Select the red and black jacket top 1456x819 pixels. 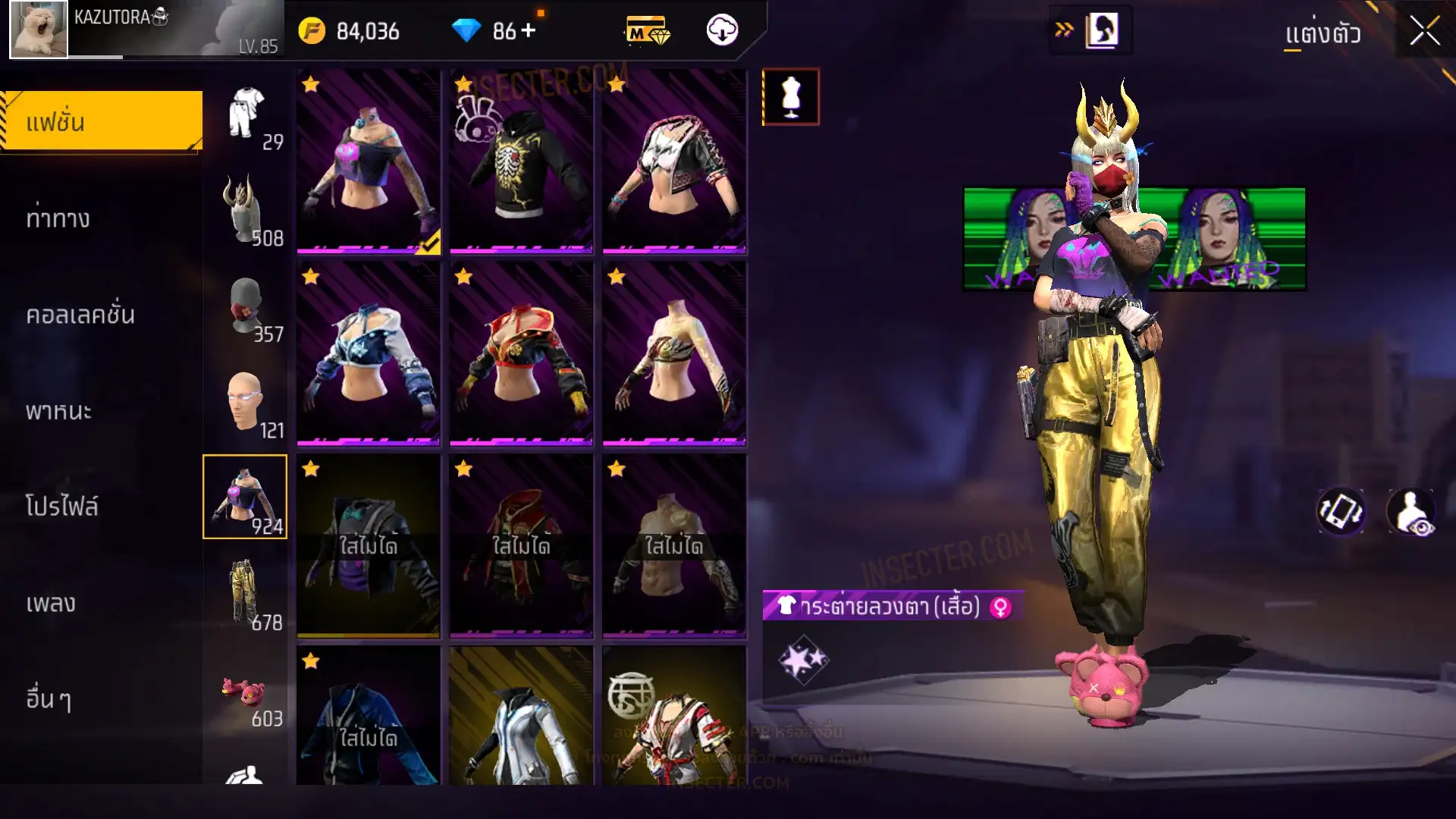click(x=521, y=353)
